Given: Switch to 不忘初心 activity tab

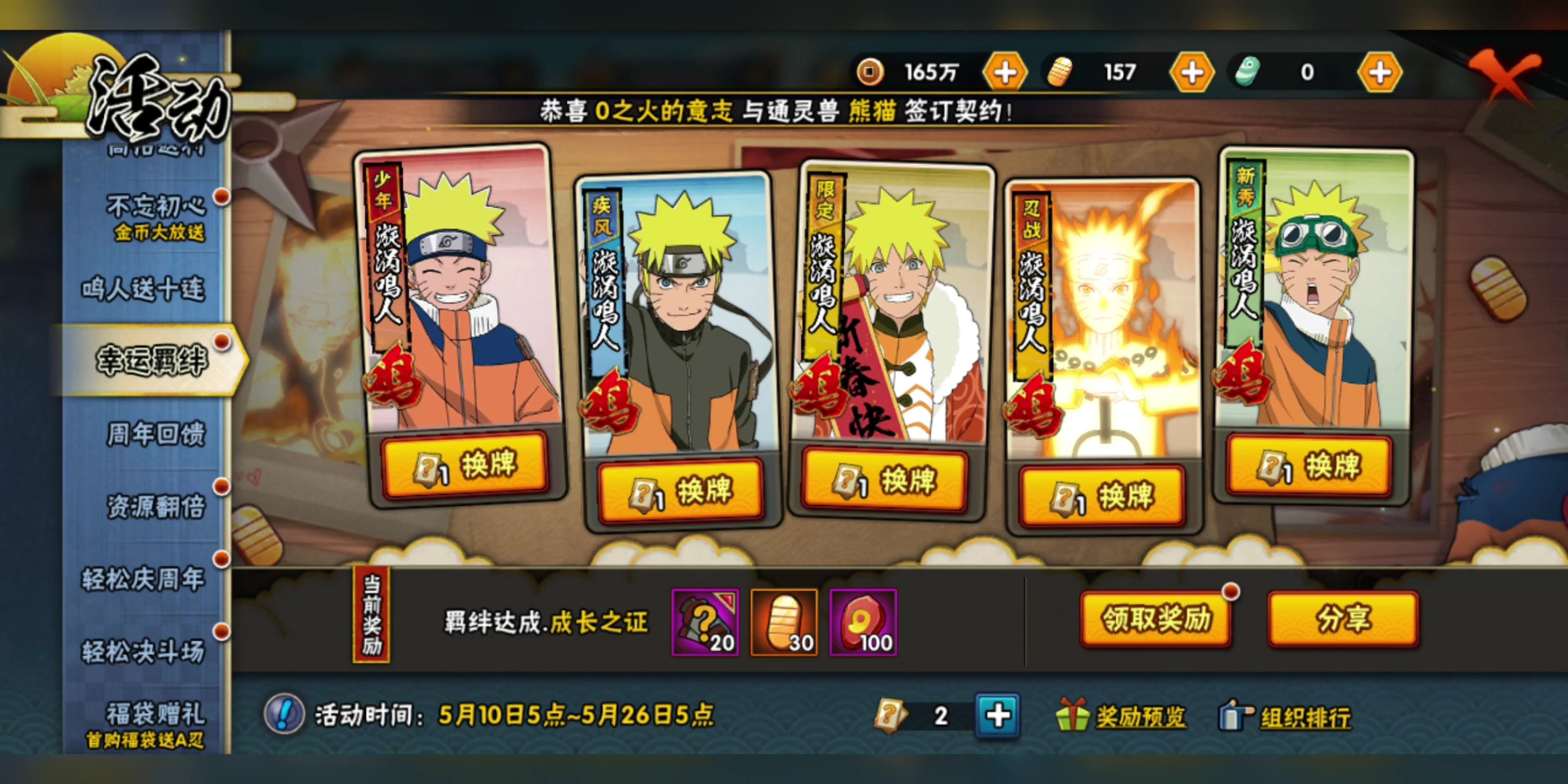Looking at the screenshot, I should [x=155, y=216].
